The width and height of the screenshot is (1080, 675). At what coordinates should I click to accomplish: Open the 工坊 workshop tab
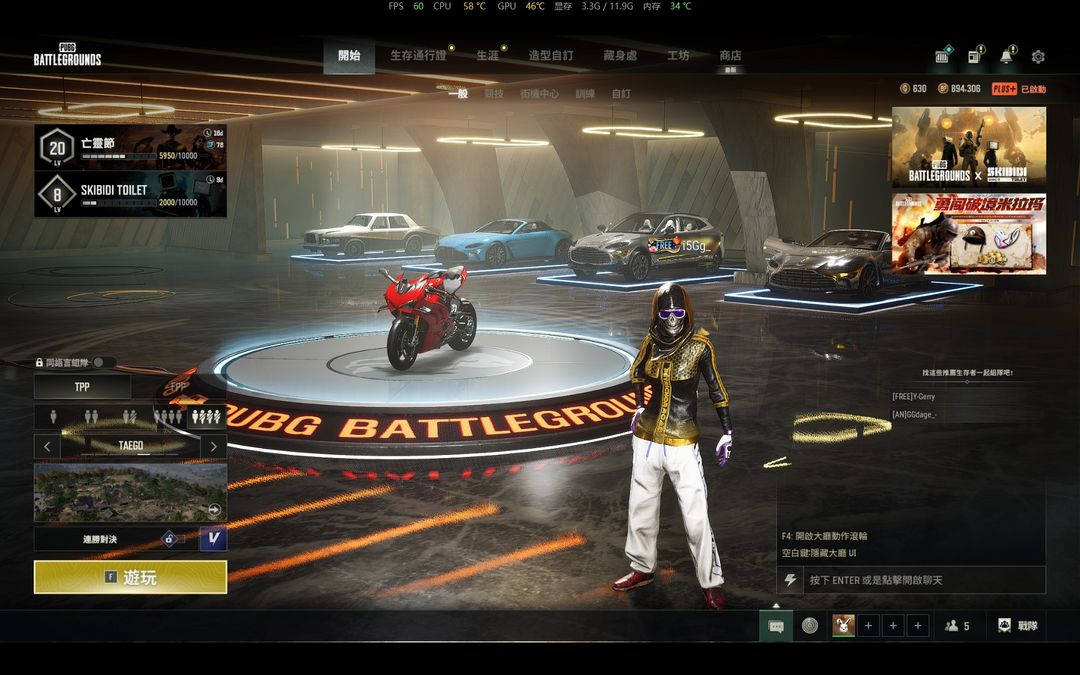pos(678,56)
